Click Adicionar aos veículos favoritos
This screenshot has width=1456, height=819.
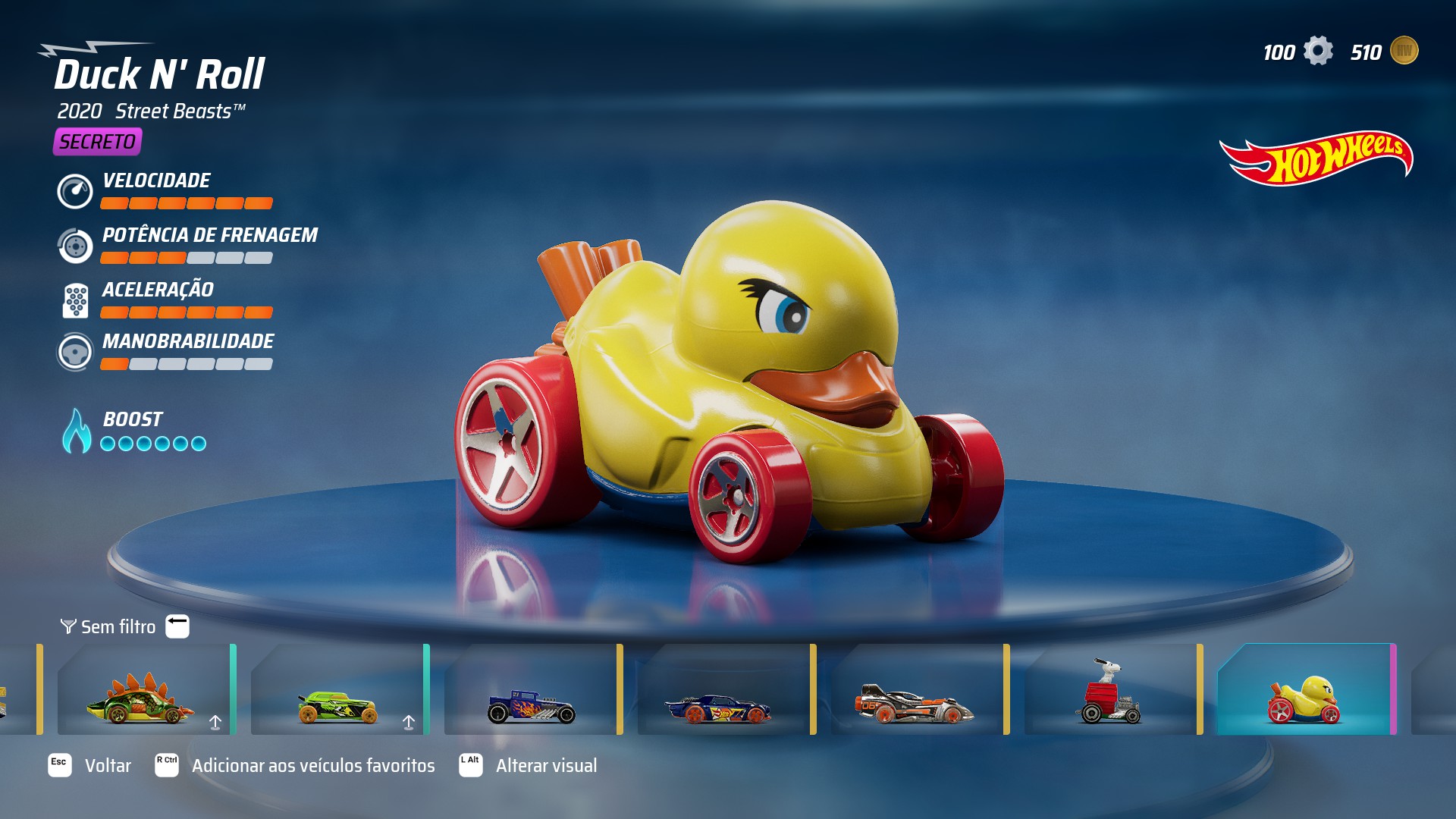(x=312, y=766)
